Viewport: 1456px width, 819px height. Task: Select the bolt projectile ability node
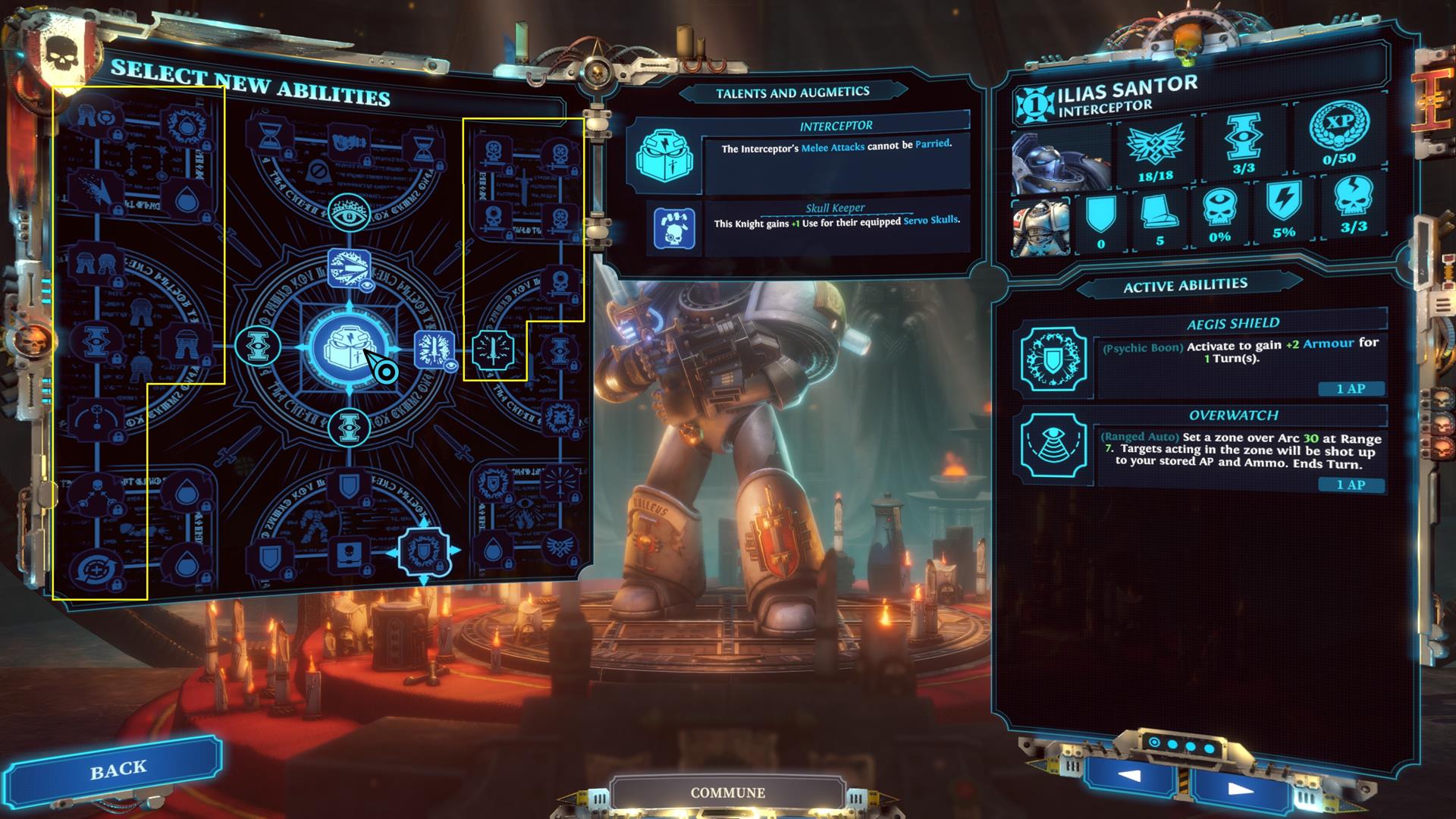349,268
